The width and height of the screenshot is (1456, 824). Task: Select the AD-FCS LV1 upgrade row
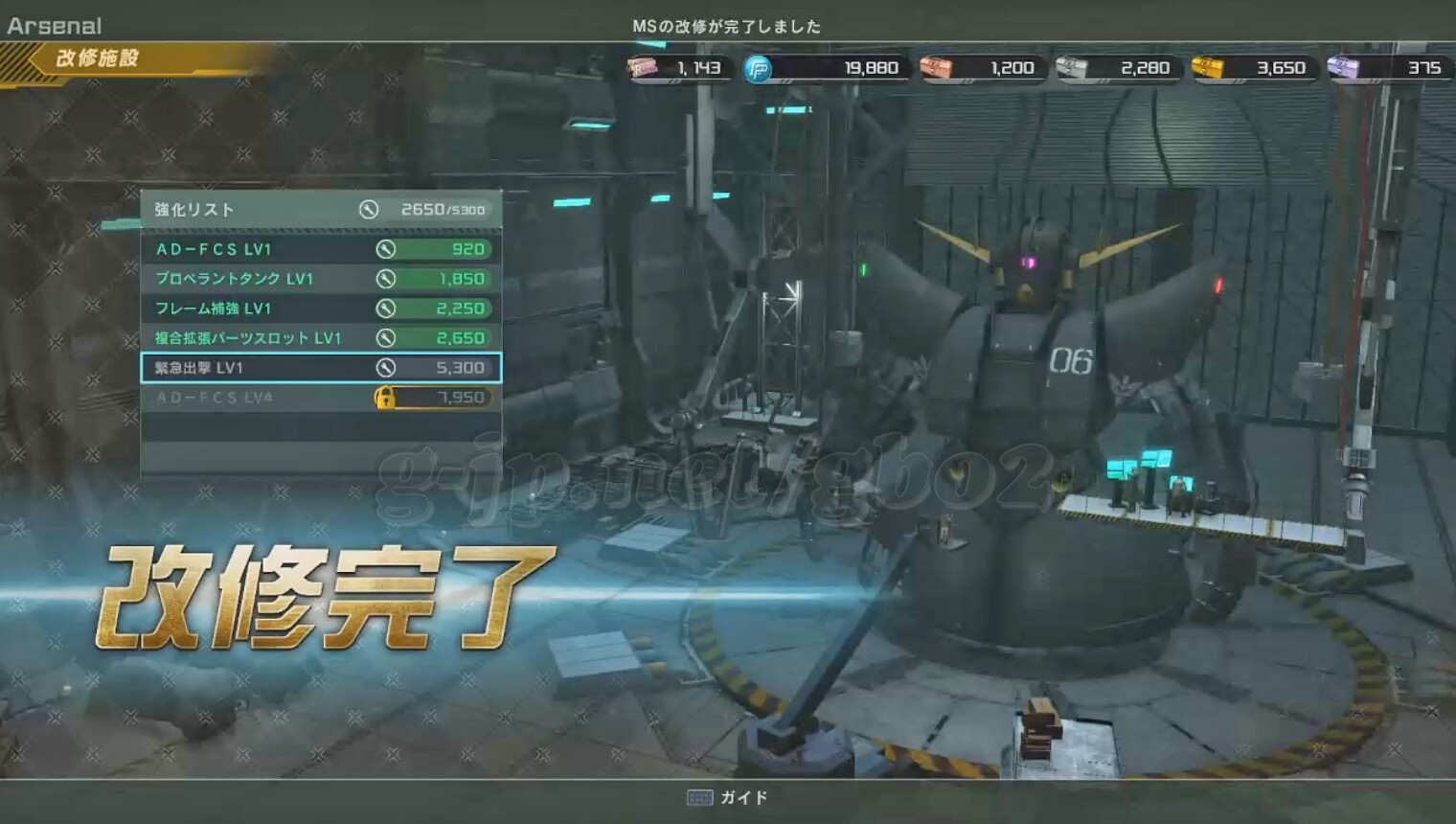[321, 249]
